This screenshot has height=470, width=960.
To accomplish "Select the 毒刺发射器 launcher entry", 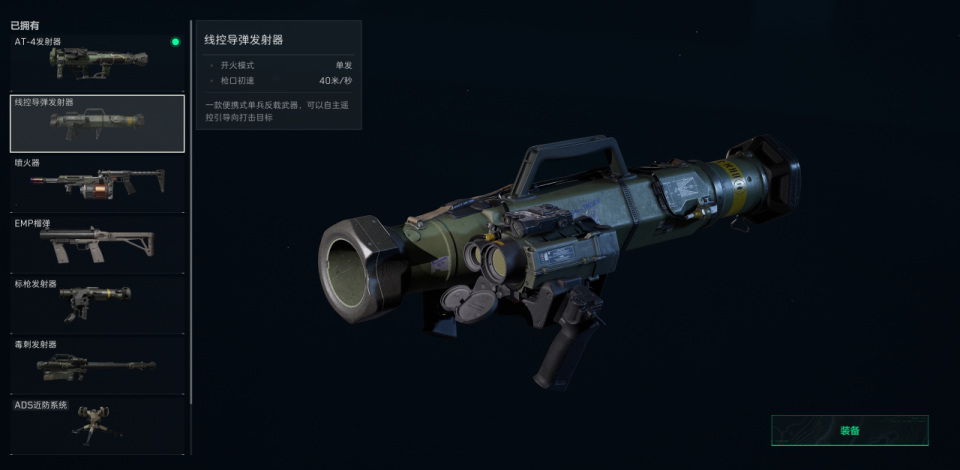I will (x=96, y=364).
